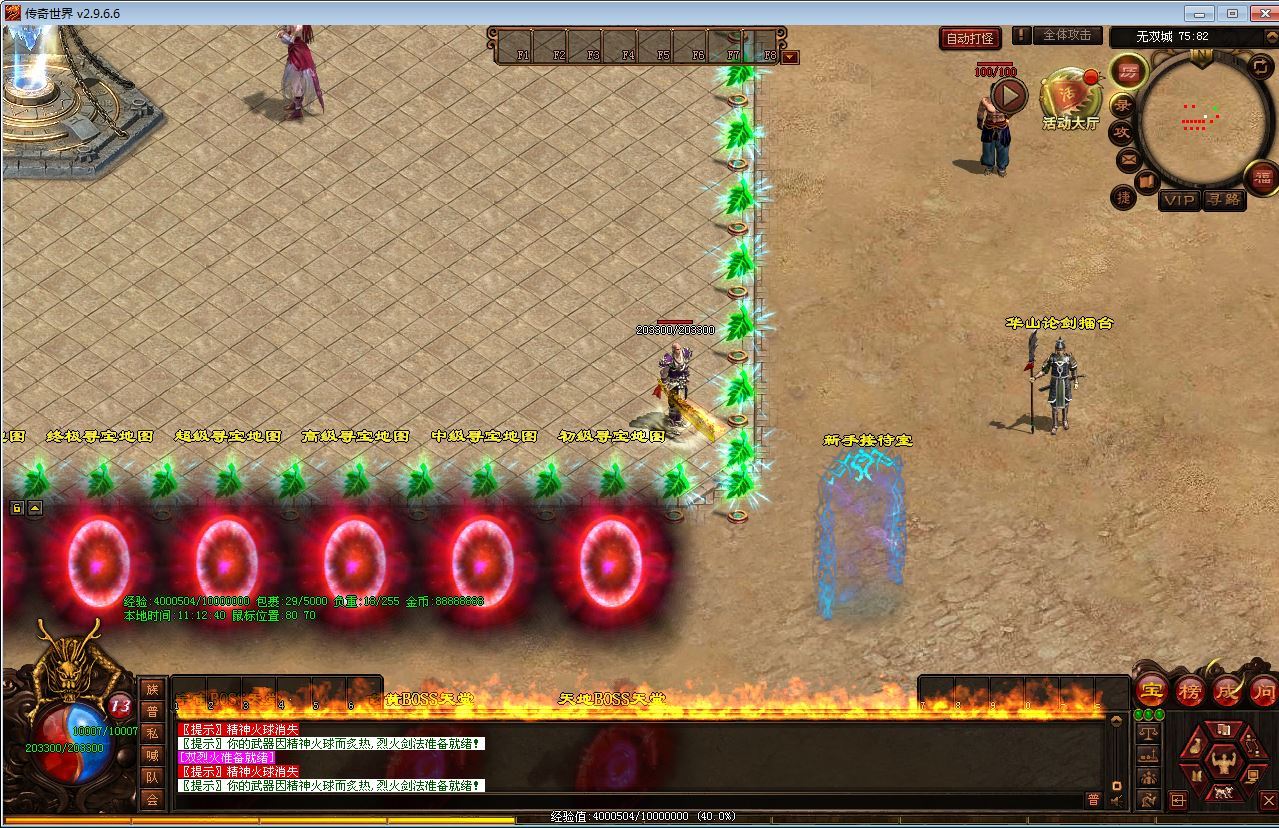Open the 宝 treasure round button
1279x828 pixels.
click(1151, 691)
